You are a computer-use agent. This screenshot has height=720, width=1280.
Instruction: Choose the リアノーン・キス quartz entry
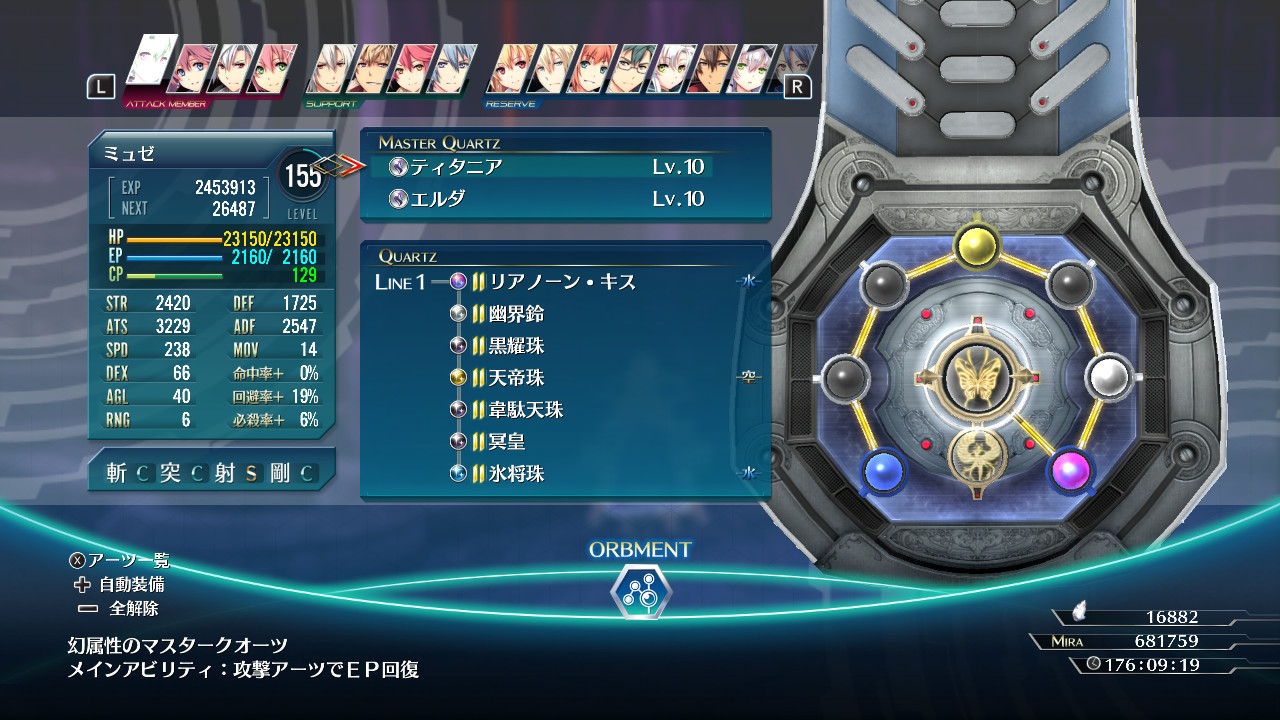tap(562, 282)
